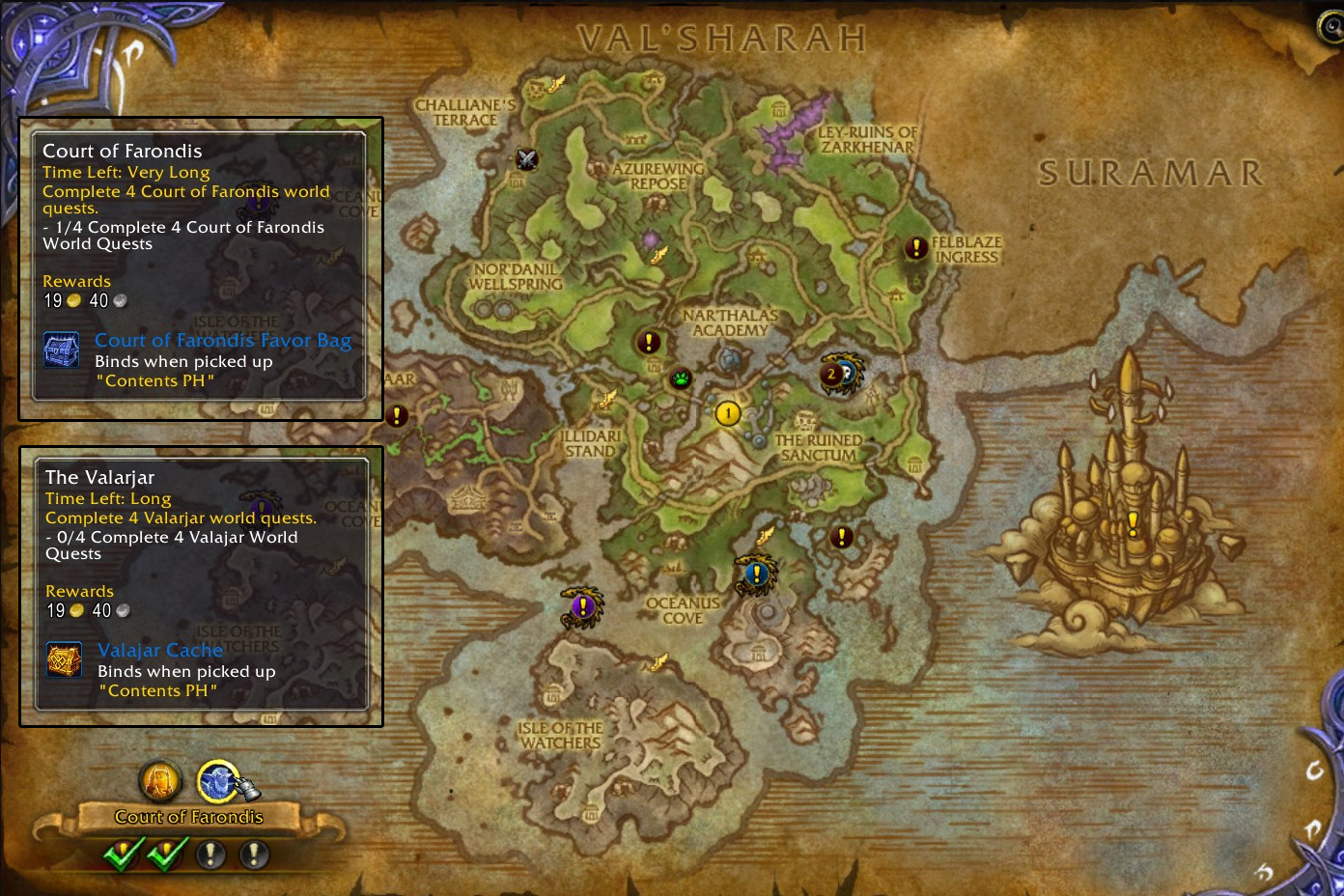Open the Court of Farondis Favor Bag reward
The width and height of the screenshot is (1344, 896).
pos(222,341)
